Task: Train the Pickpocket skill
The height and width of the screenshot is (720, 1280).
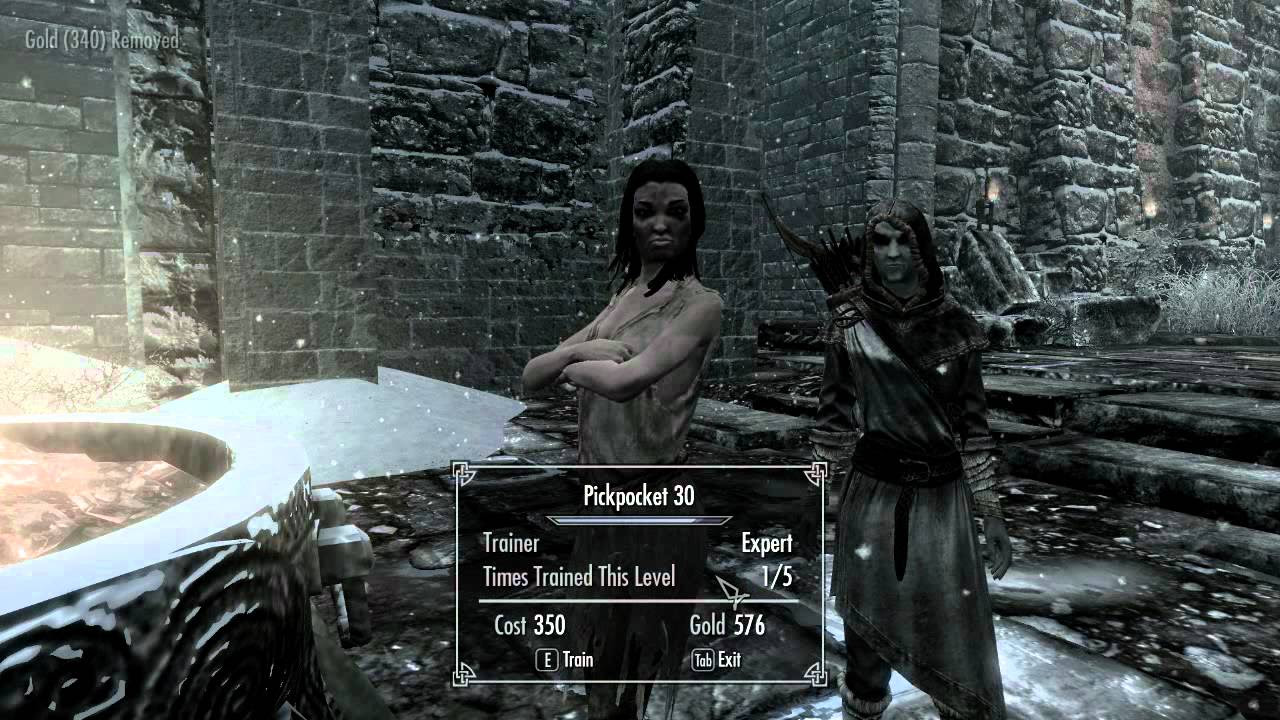Action: click(566, 660)
